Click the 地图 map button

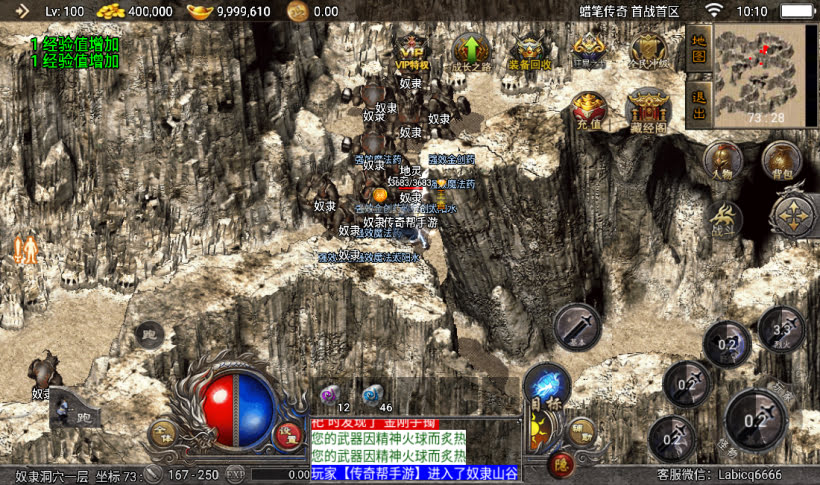(699, 49)
